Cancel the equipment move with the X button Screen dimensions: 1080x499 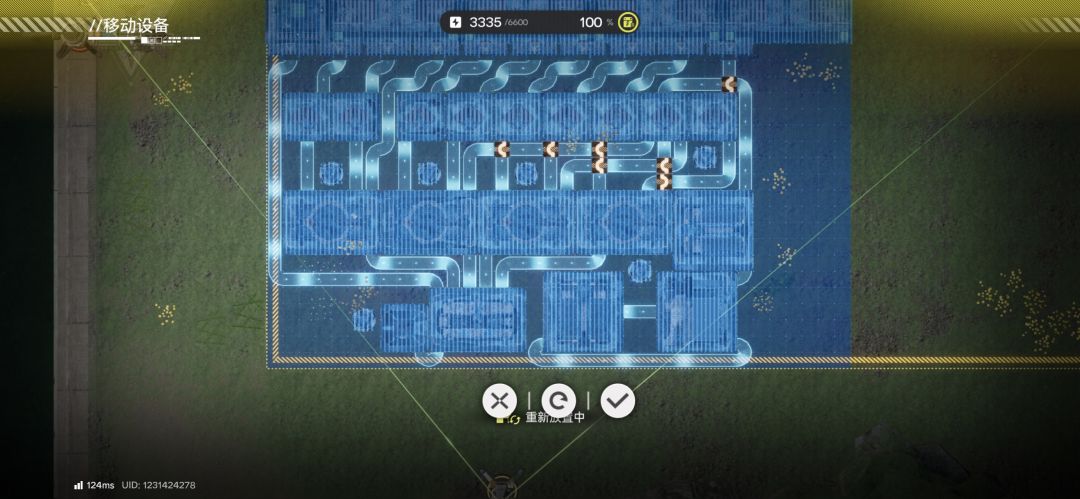[499, 401]
